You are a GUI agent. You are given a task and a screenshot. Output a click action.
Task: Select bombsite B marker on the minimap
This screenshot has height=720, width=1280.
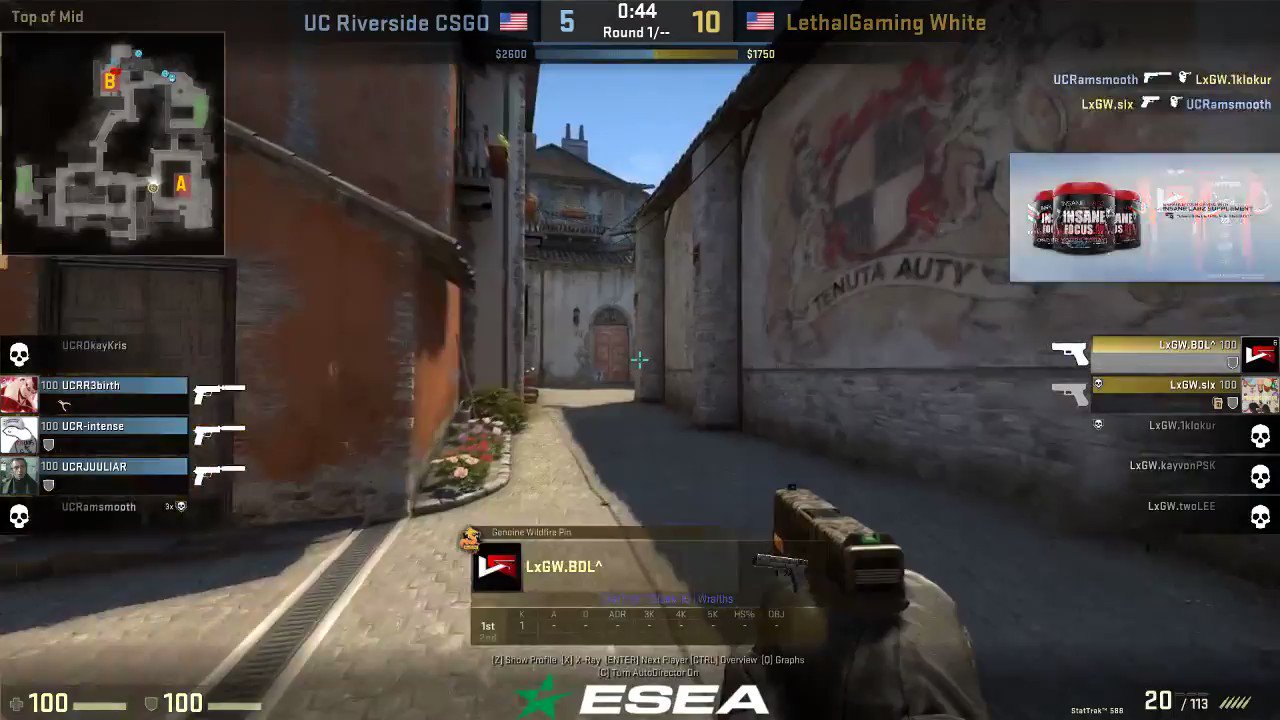pyautogui.click(x=109, y=81)
